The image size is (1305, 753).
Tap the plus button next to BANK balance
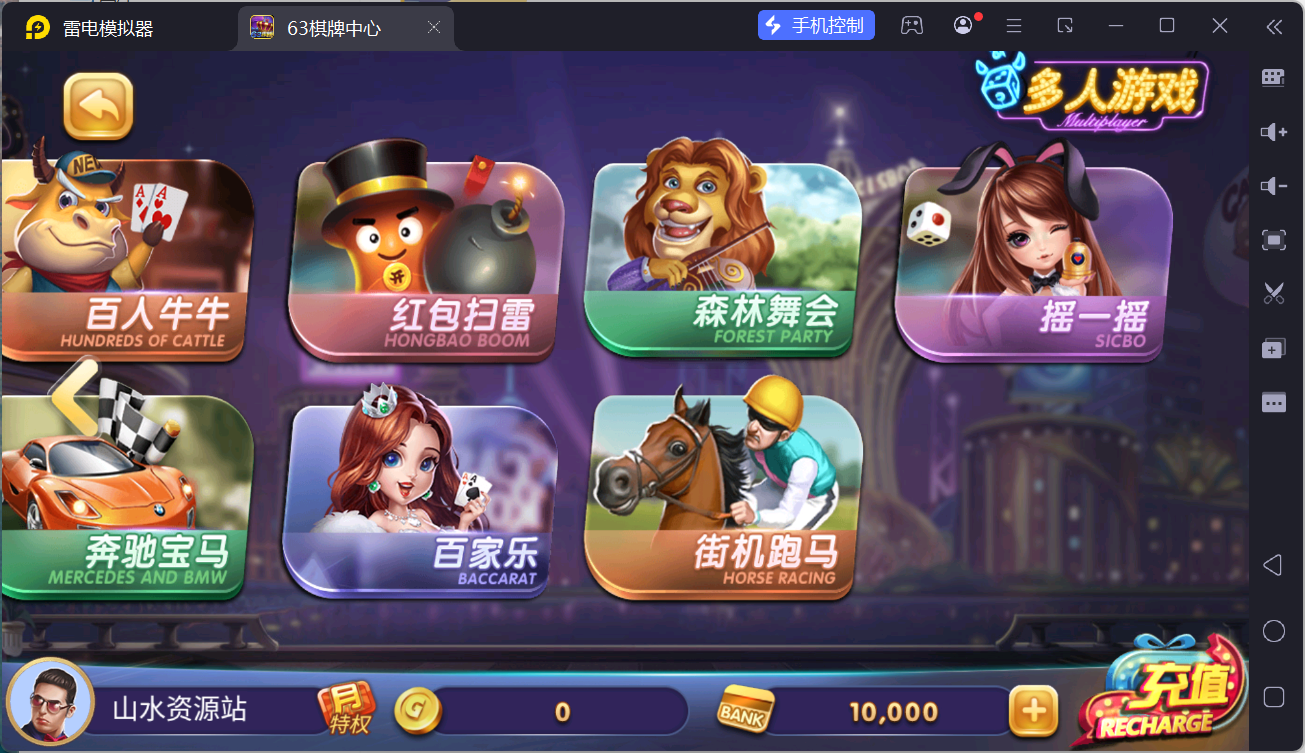click(1034, 710)
